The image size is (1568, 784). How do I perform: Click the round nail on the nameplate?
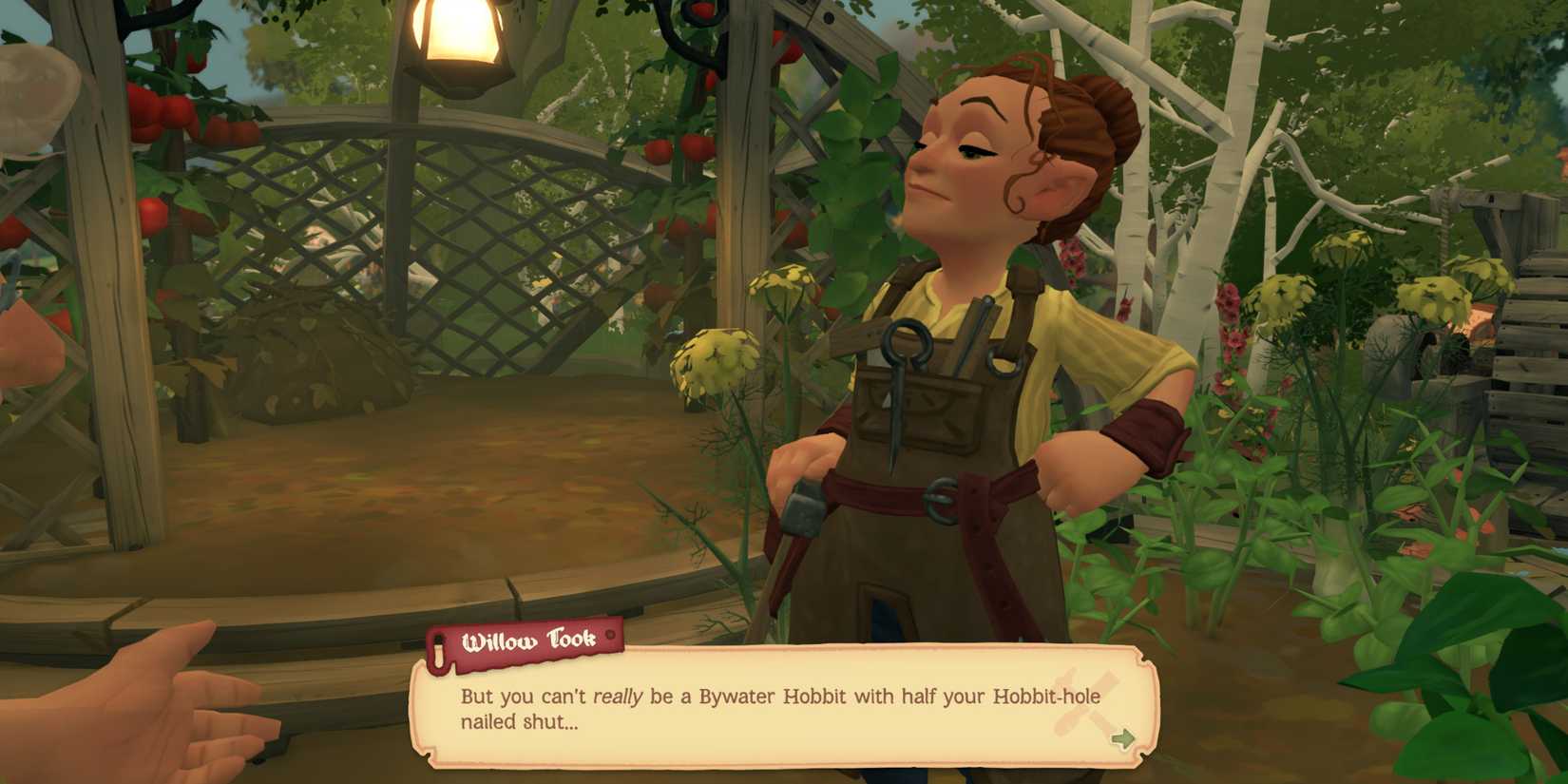pos(609,636)
